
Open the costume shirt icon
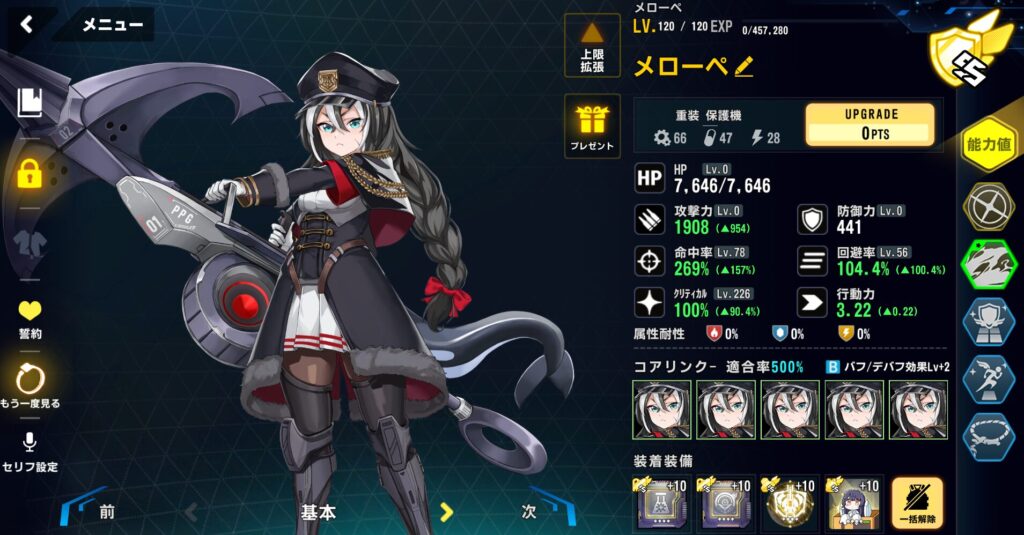(30, 243)
